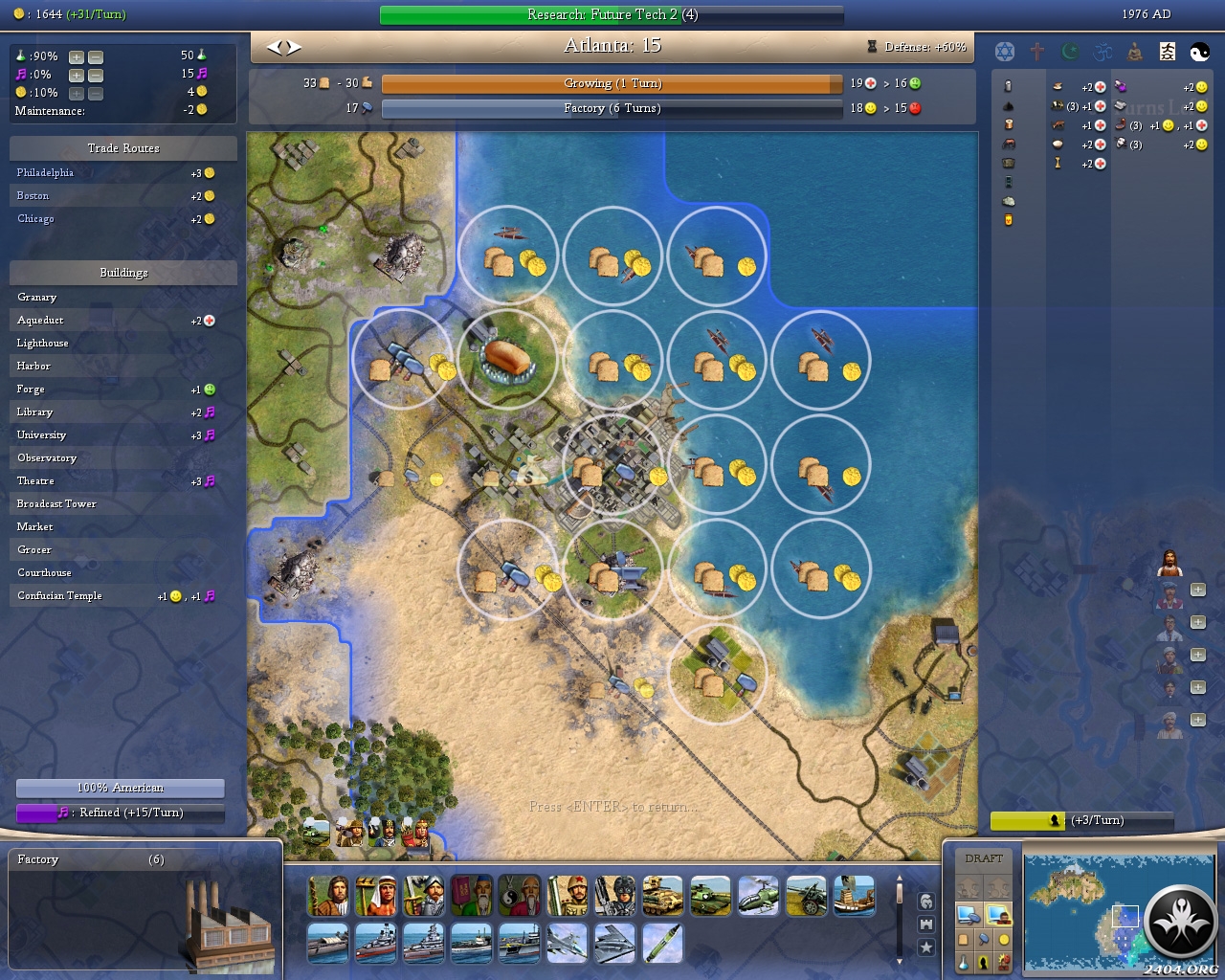Screen dimensions: 1225x980
Task: Select the University building entry
Action: coord(42,435)
